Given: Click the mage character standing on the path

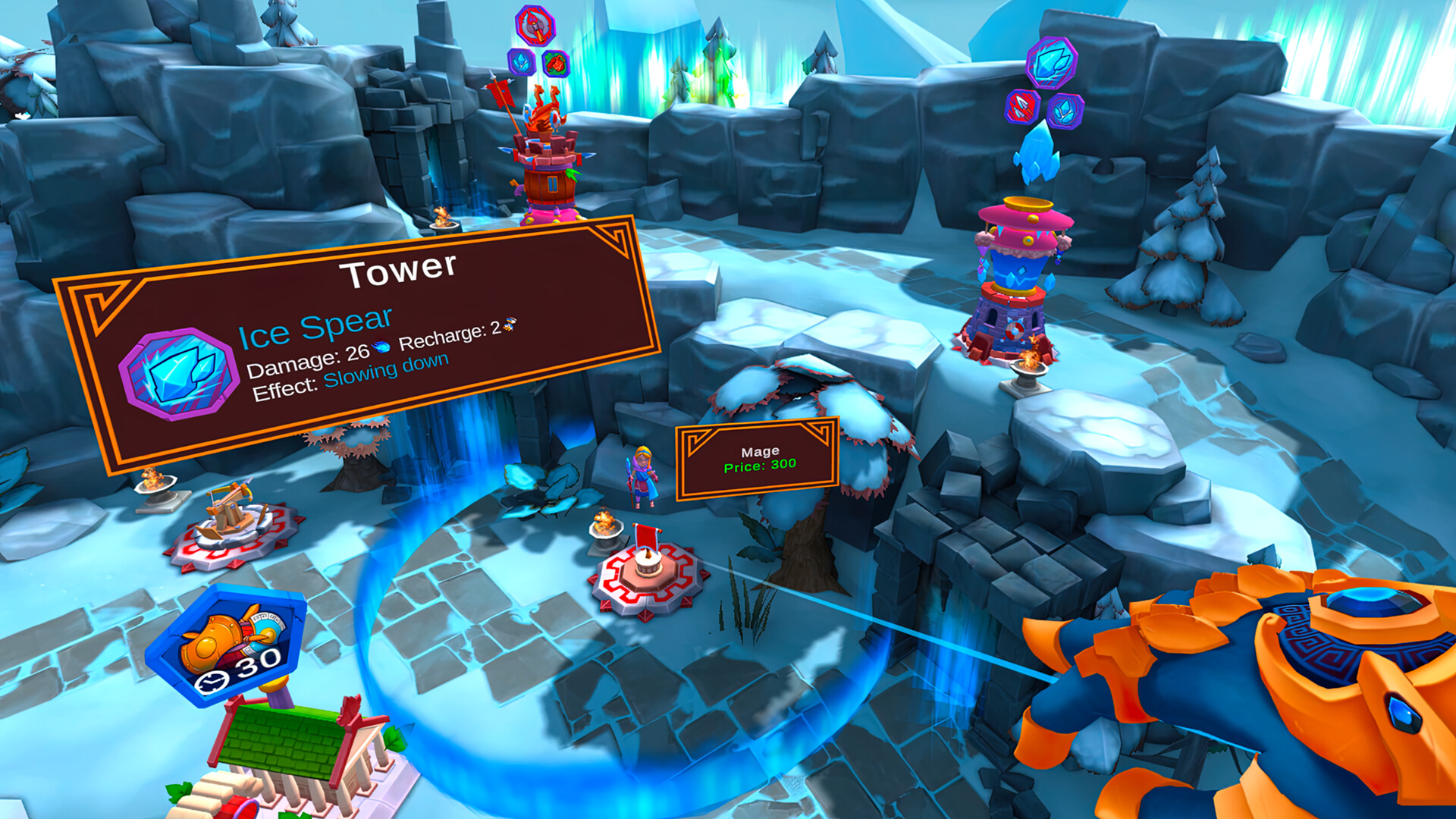Looking at the screenshot, I should point(641,478).
